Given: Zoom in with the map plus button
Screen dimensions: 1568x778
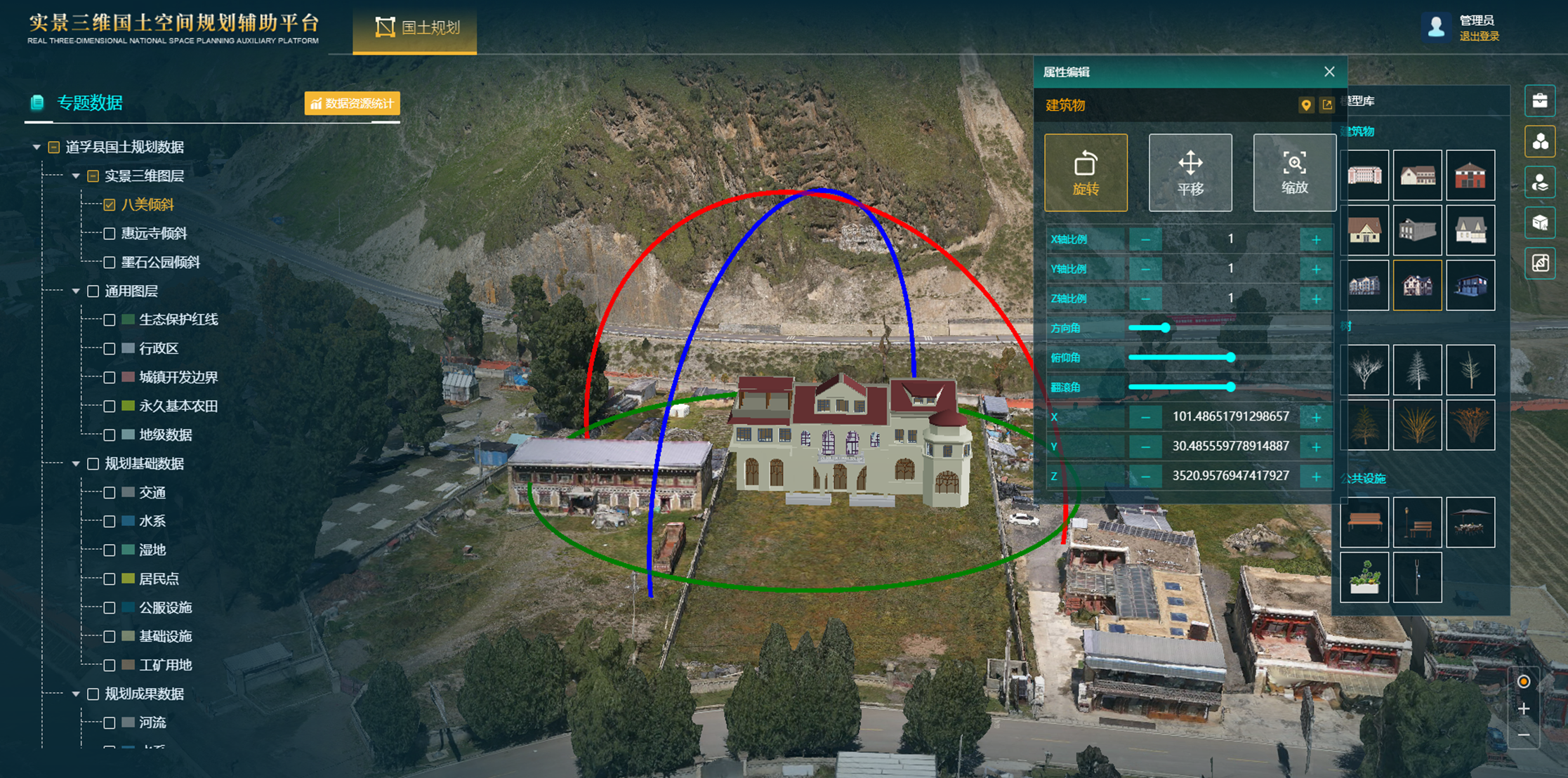Looking at the screenshot, I should click(1524, 709).
